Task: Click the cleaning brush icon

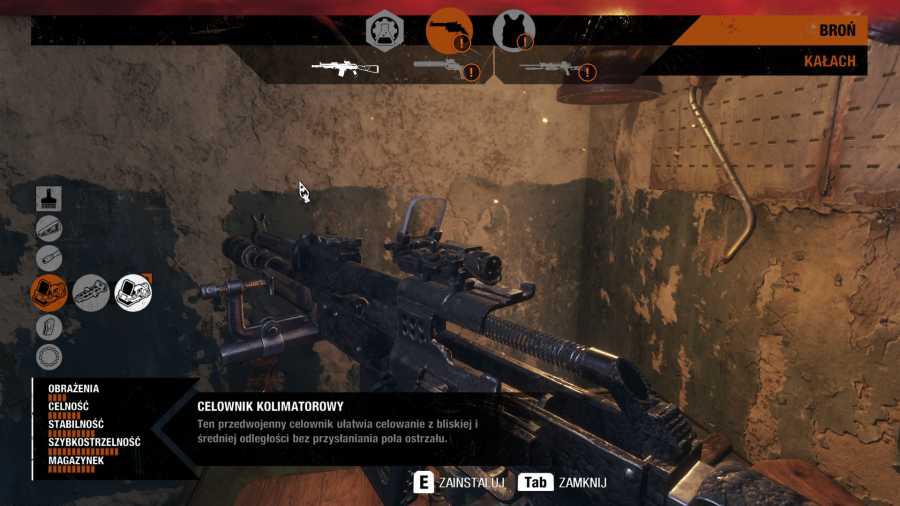Action: tap(49, 197)
